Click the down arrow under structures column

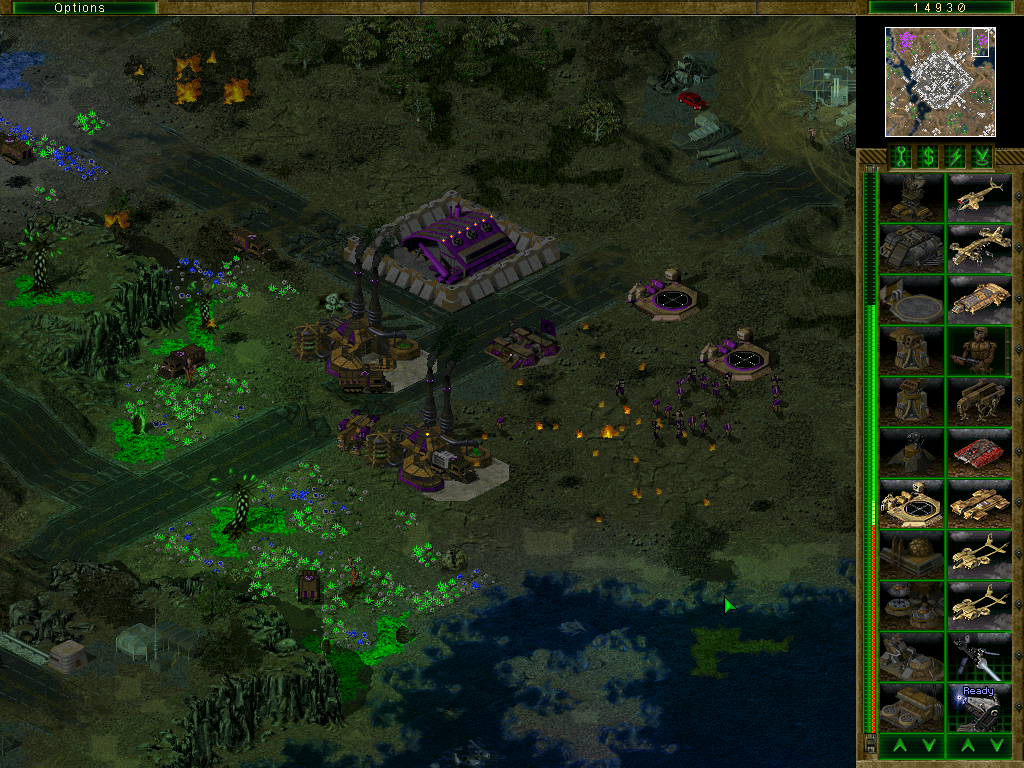(x=928, y=745)
